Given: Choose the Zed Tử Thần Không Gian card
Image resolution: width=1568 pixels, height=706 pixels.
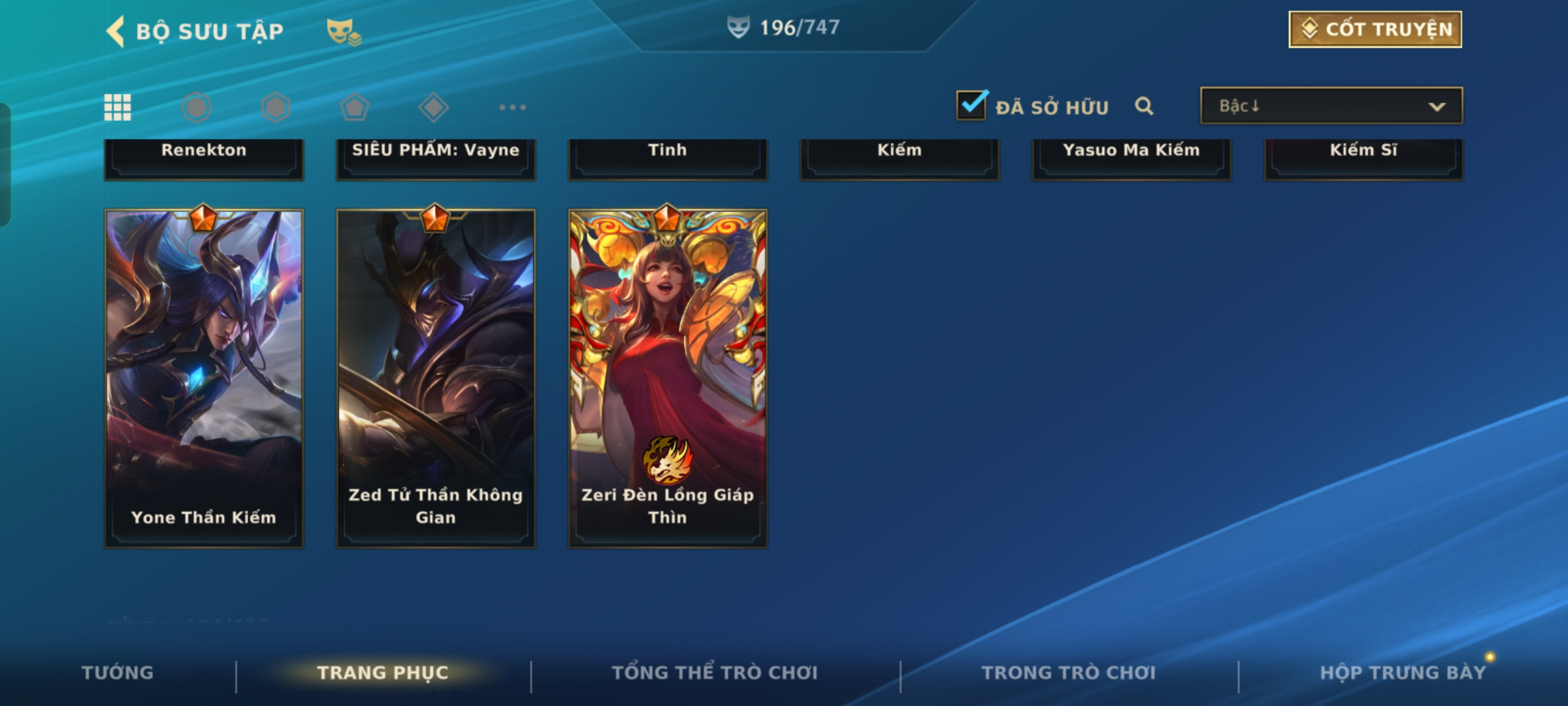Looking at the screenshot, I should 436,378.
